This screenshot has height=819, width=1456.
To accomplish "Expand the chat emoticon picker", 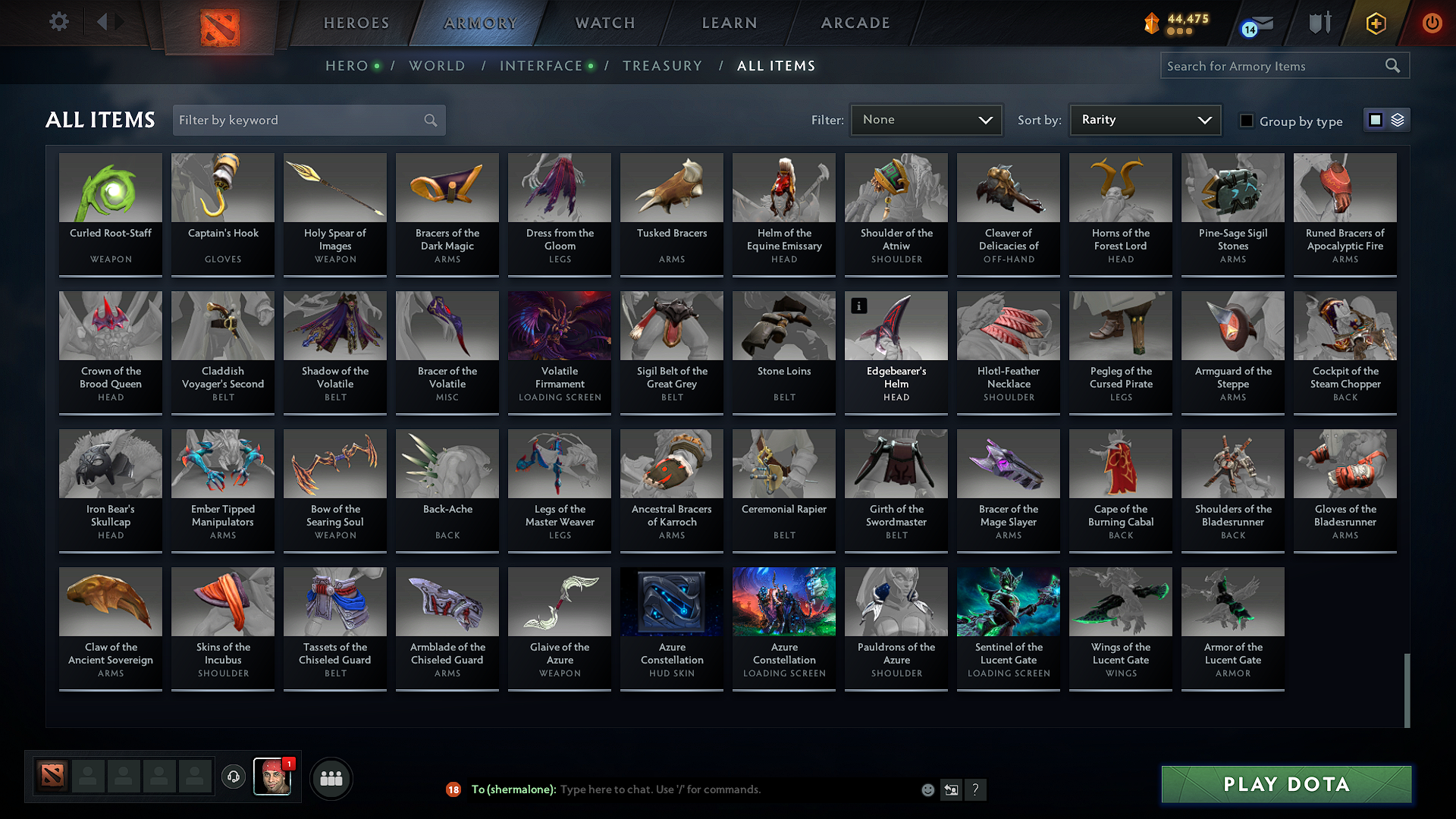I will point(927,789).
